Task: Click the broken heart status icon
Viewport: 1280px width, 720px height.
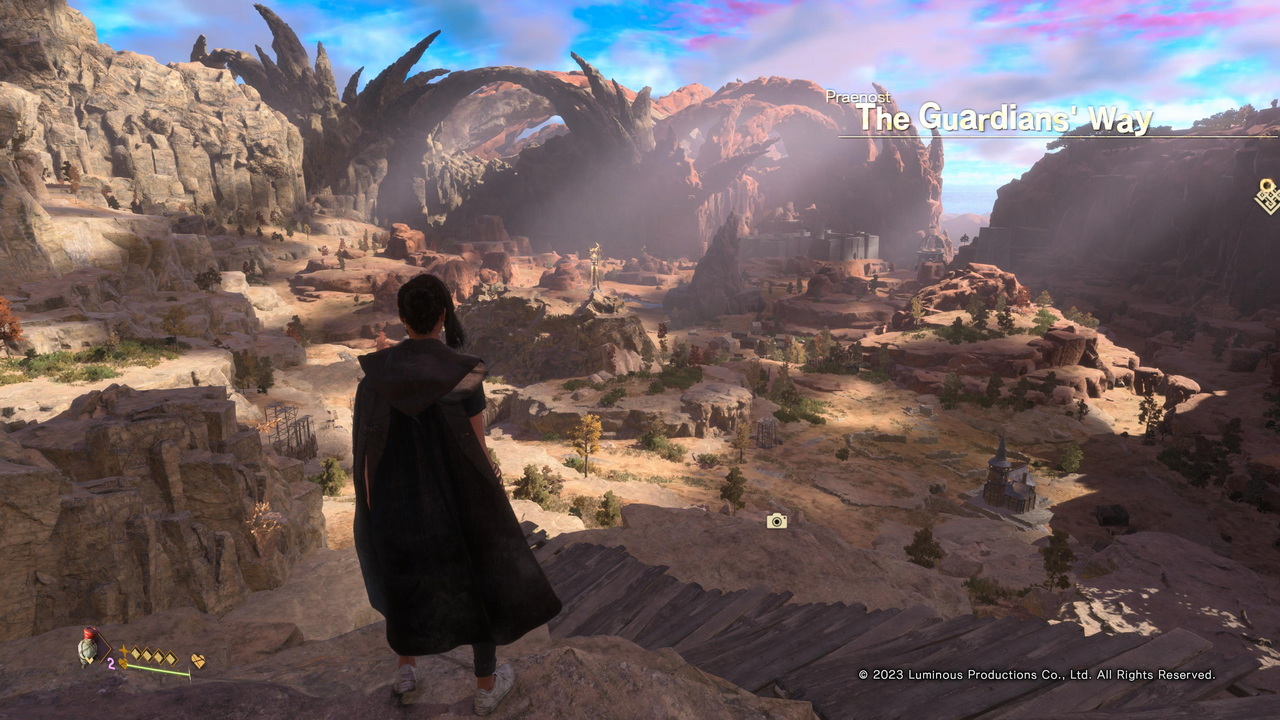Action: pos(198,661)
